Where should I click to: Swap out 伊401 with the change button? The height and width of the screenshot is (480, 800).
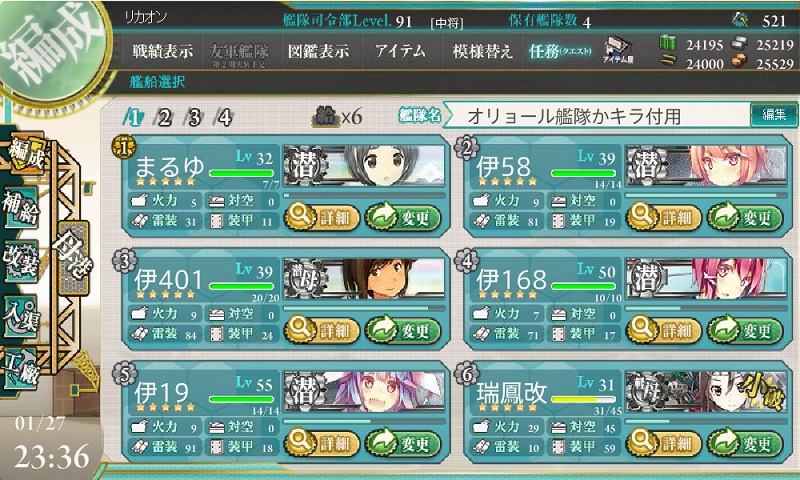(404, 329)
